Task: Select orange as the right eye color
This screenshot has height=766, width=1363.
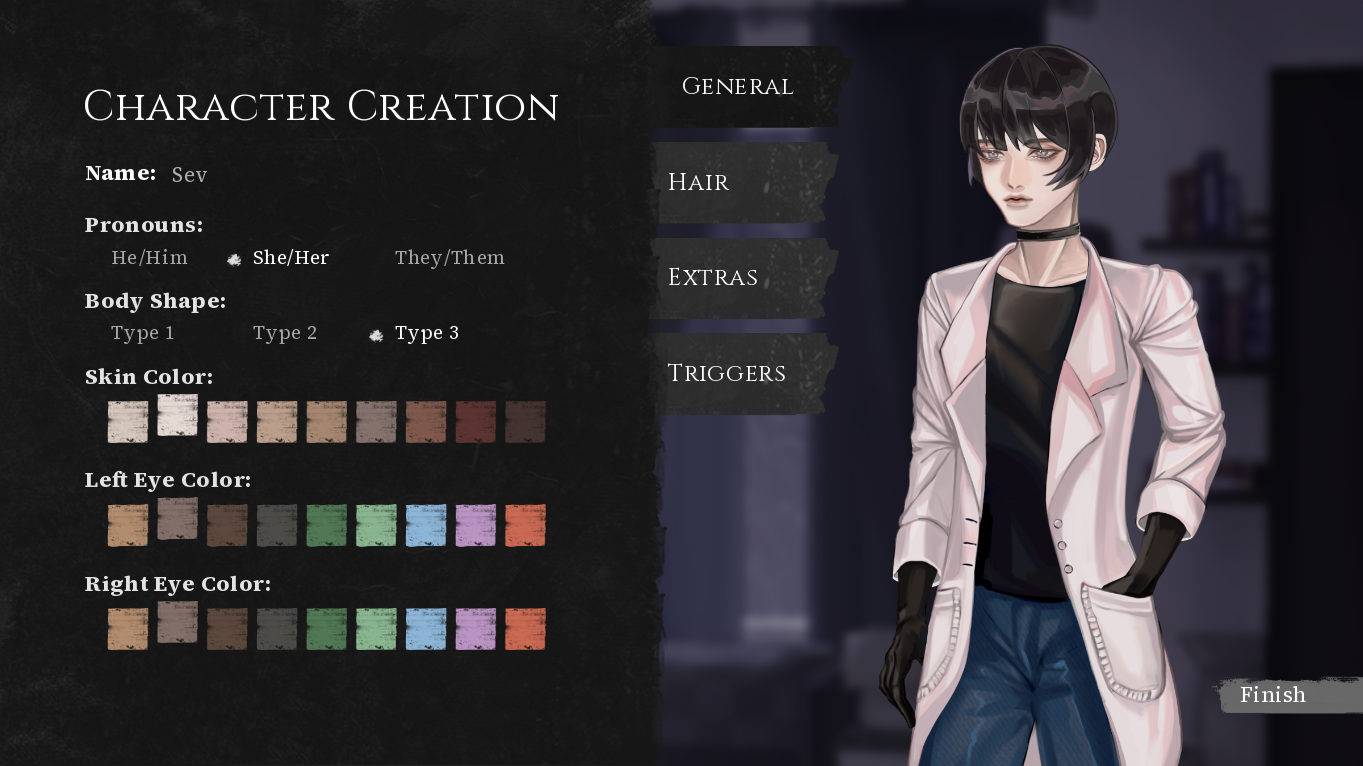Action: click(526, 628)
